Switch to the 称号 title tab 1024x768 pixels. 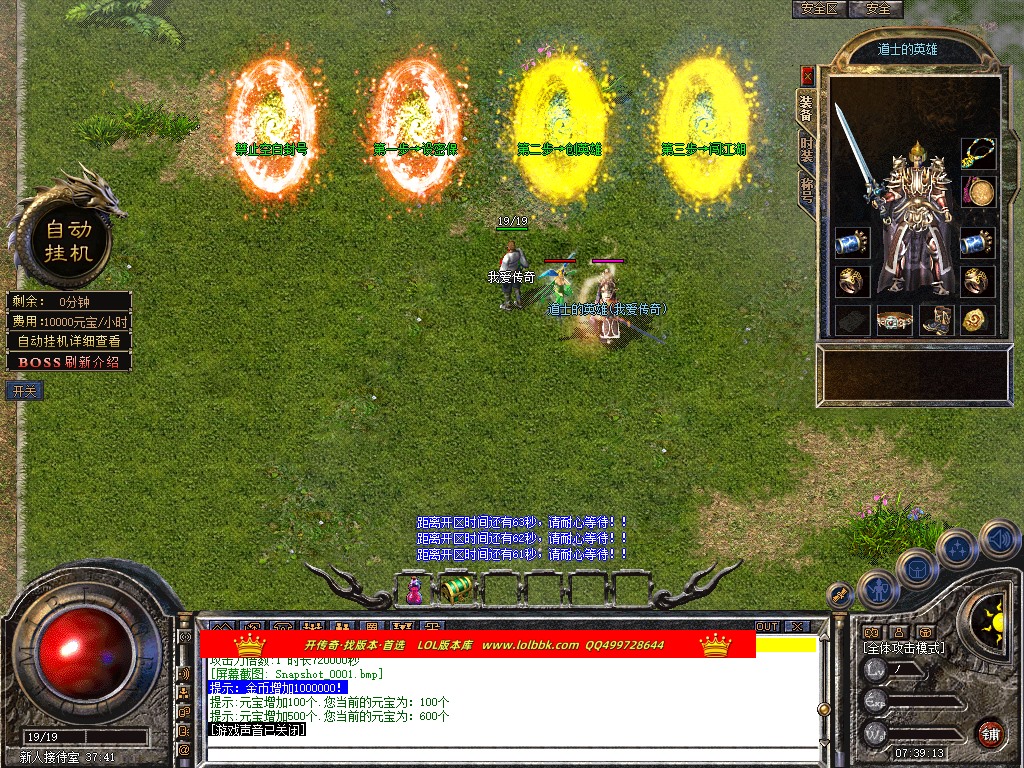click(807, 188)
